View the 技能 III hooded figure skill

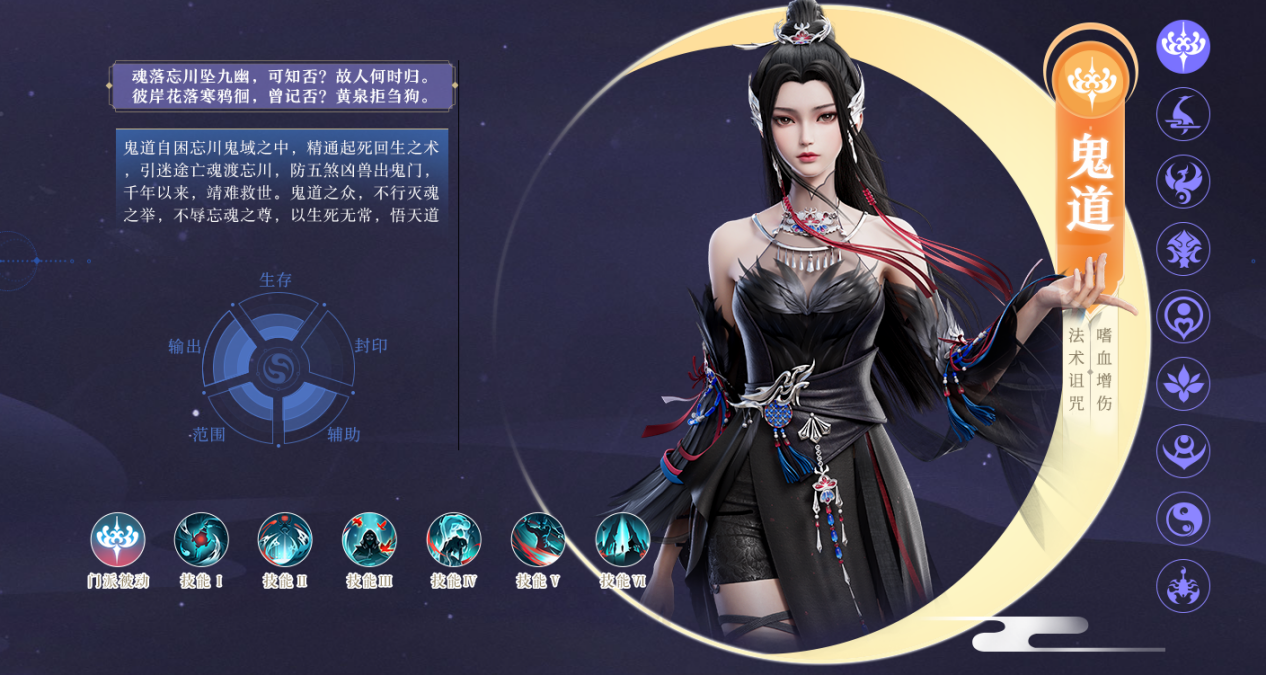[x=369, y=540]
